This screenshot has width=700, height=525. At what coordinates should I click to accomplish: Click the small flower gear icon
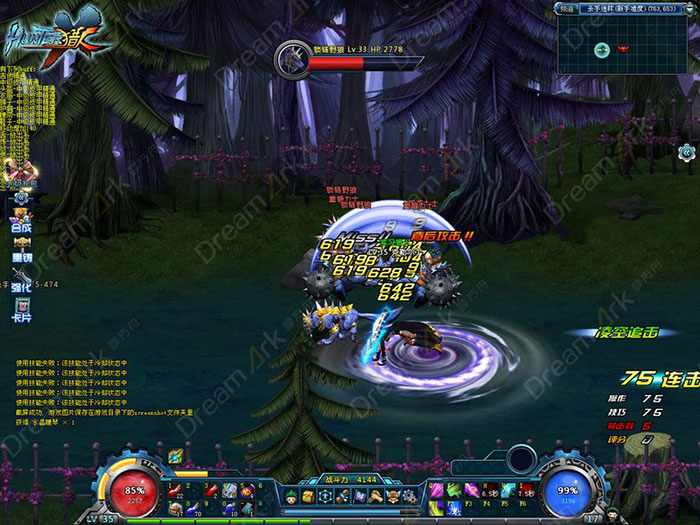coord(21,198)
